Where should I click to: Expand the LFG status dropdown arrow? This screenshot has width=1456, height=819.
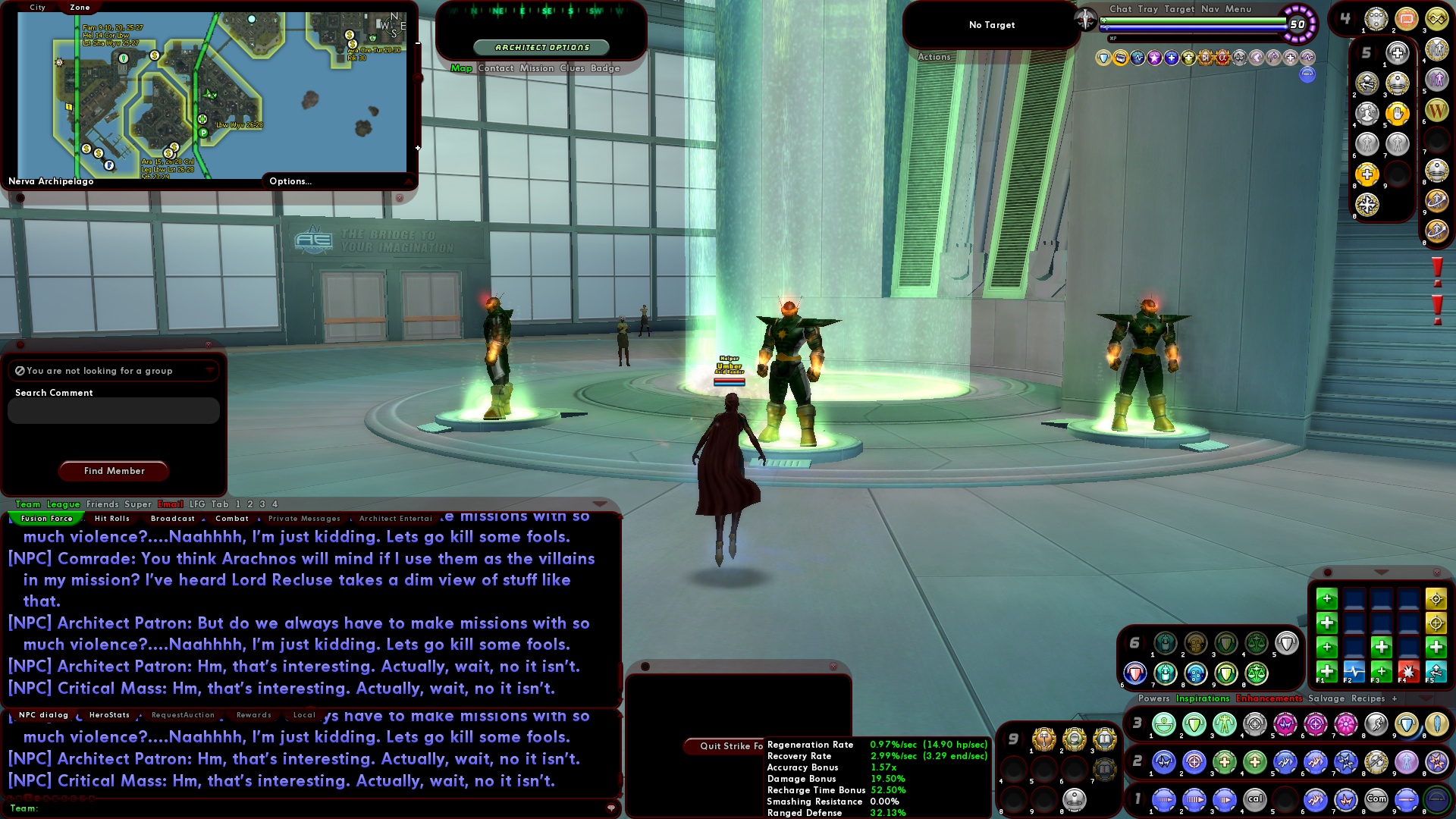pyautogui.click(x=210, y=371)
